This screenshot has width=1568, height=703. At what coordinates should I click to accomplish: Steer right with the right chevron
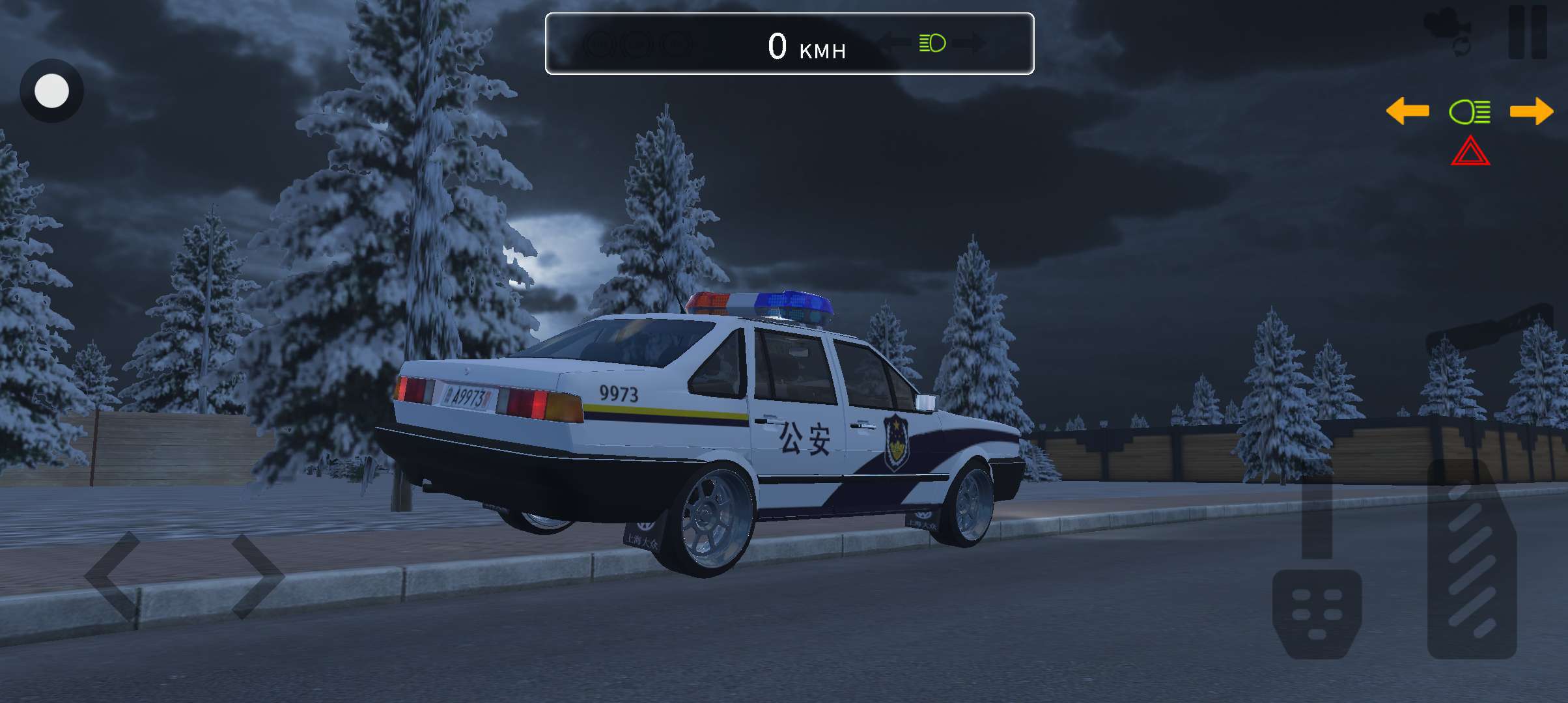tap(257, 576)
